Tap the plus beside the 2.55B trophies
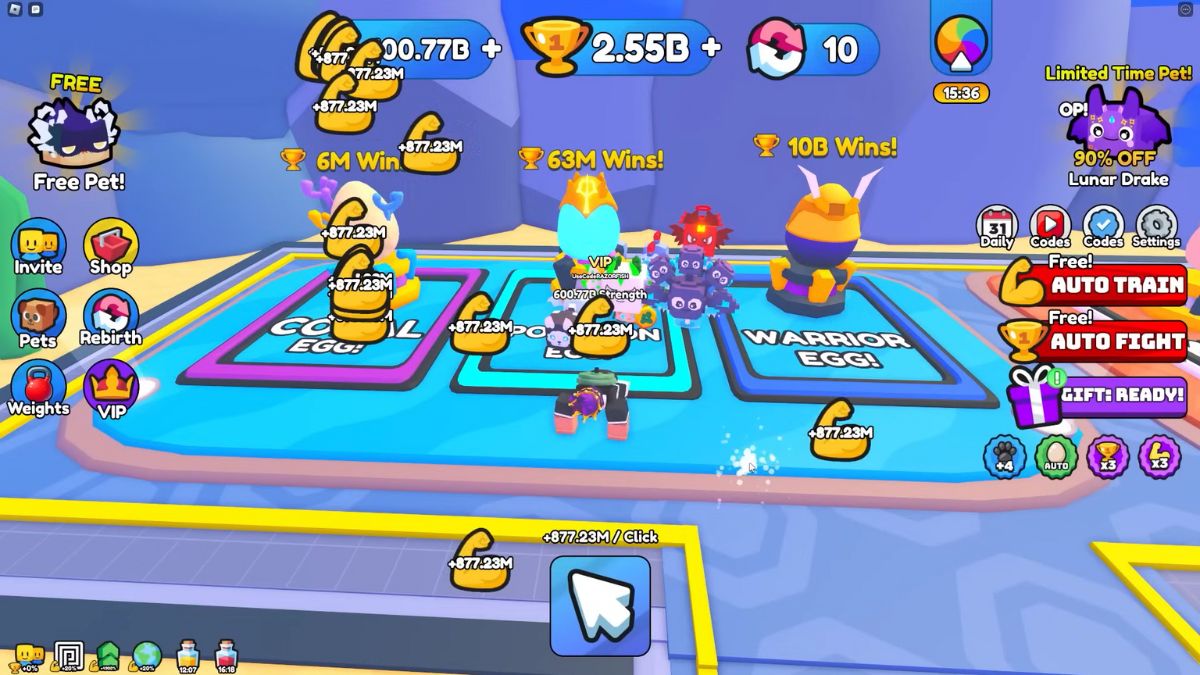The height and width of the screenshot is (675, 1200). point(711,48)
